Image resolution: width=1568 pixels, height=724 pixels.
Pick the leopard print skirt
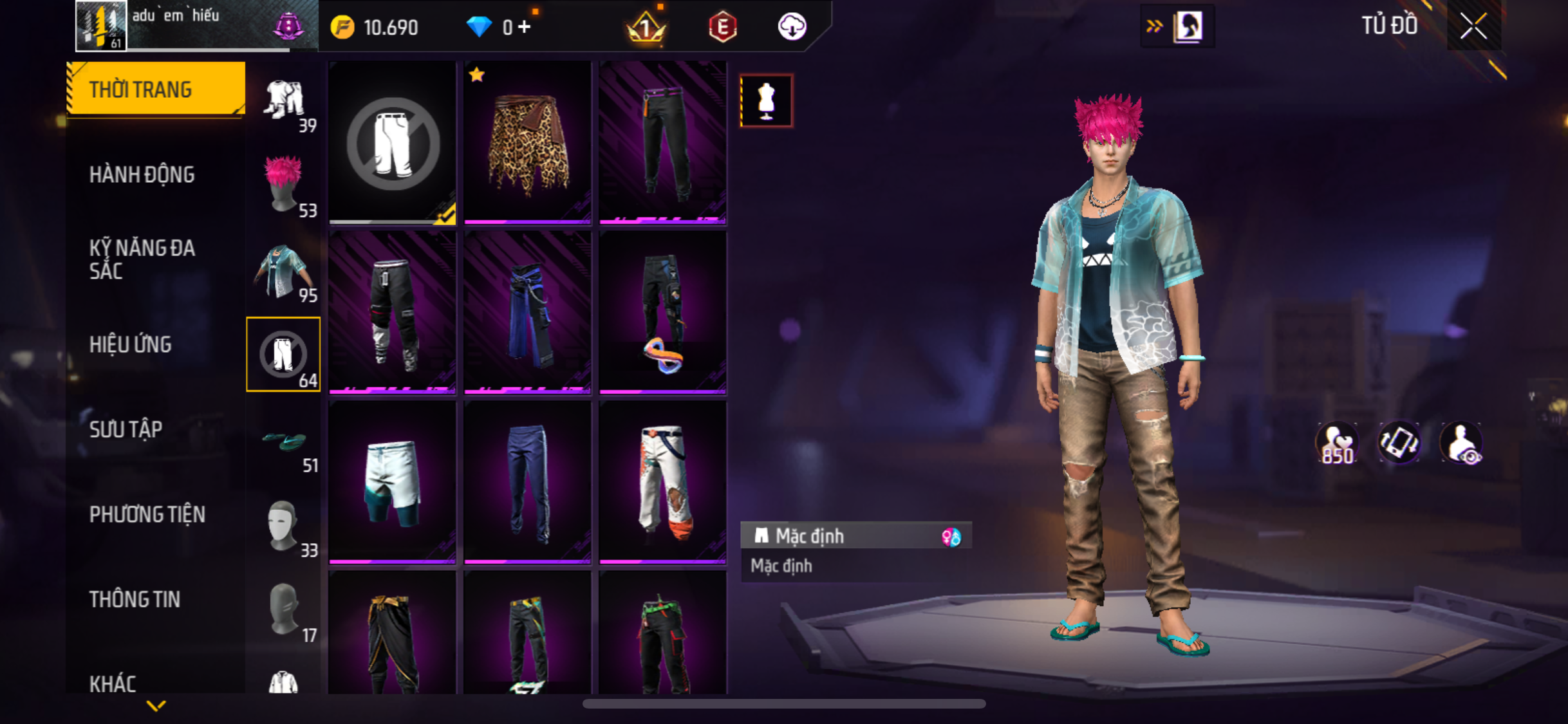pyautogui.click(x=527, y=143)
